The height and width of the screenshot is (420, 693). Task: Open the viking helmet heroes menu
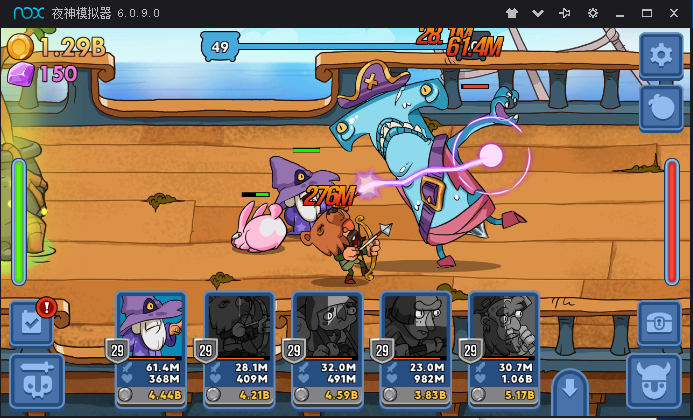point(654,381)
